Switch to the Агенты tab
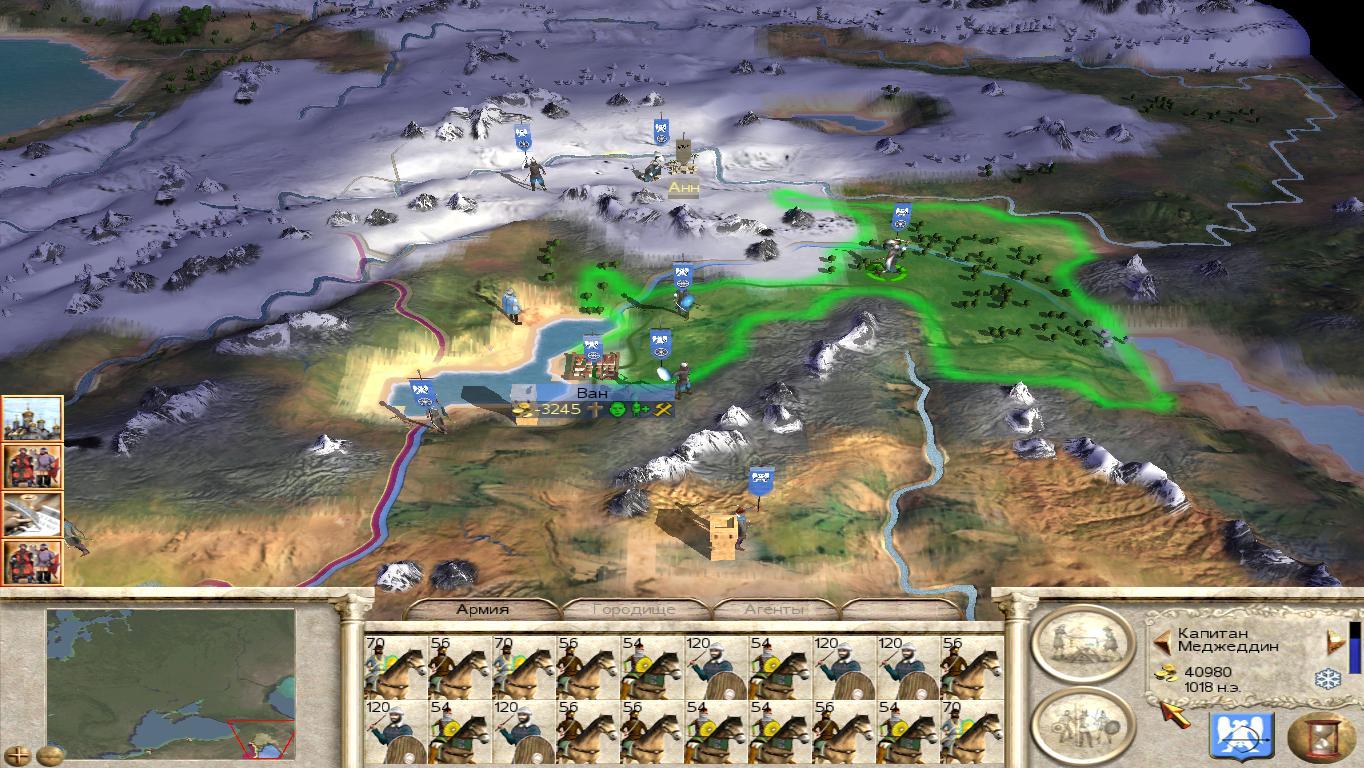Image resolution: width=1364 pixels, height=768 pixels. coord(775,609)
